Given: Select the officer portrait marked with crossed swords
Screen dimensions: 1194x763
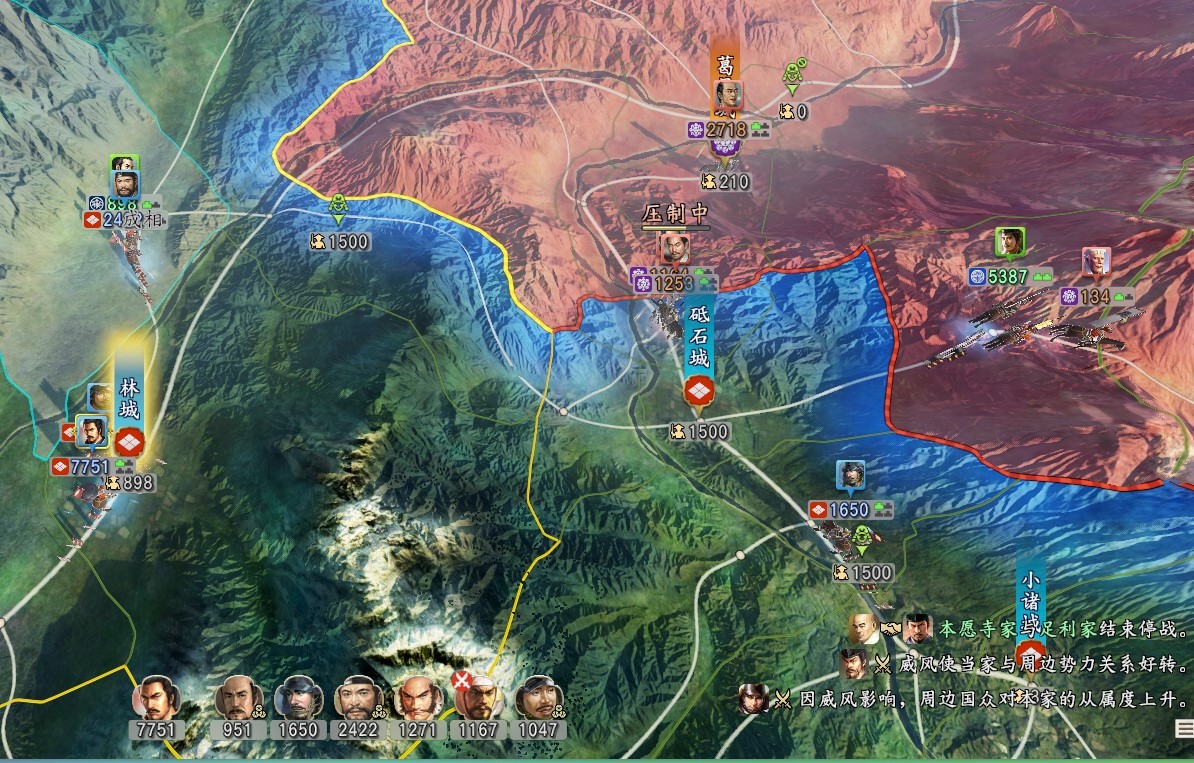Looking at the screenshot, I should click(477, 696).
